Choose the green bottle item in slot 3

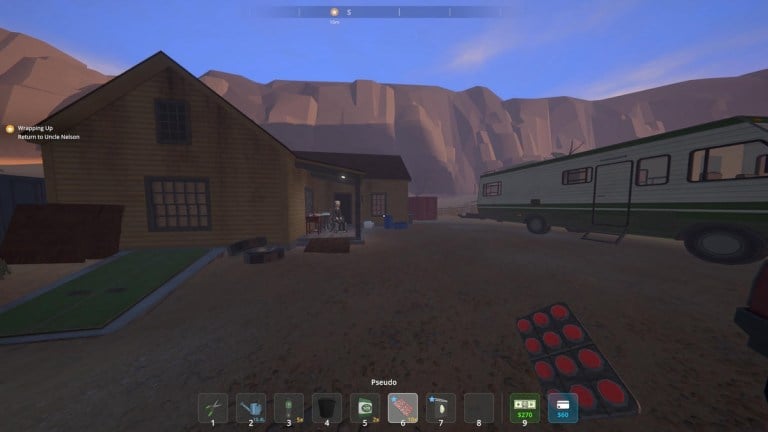[289, 407]
